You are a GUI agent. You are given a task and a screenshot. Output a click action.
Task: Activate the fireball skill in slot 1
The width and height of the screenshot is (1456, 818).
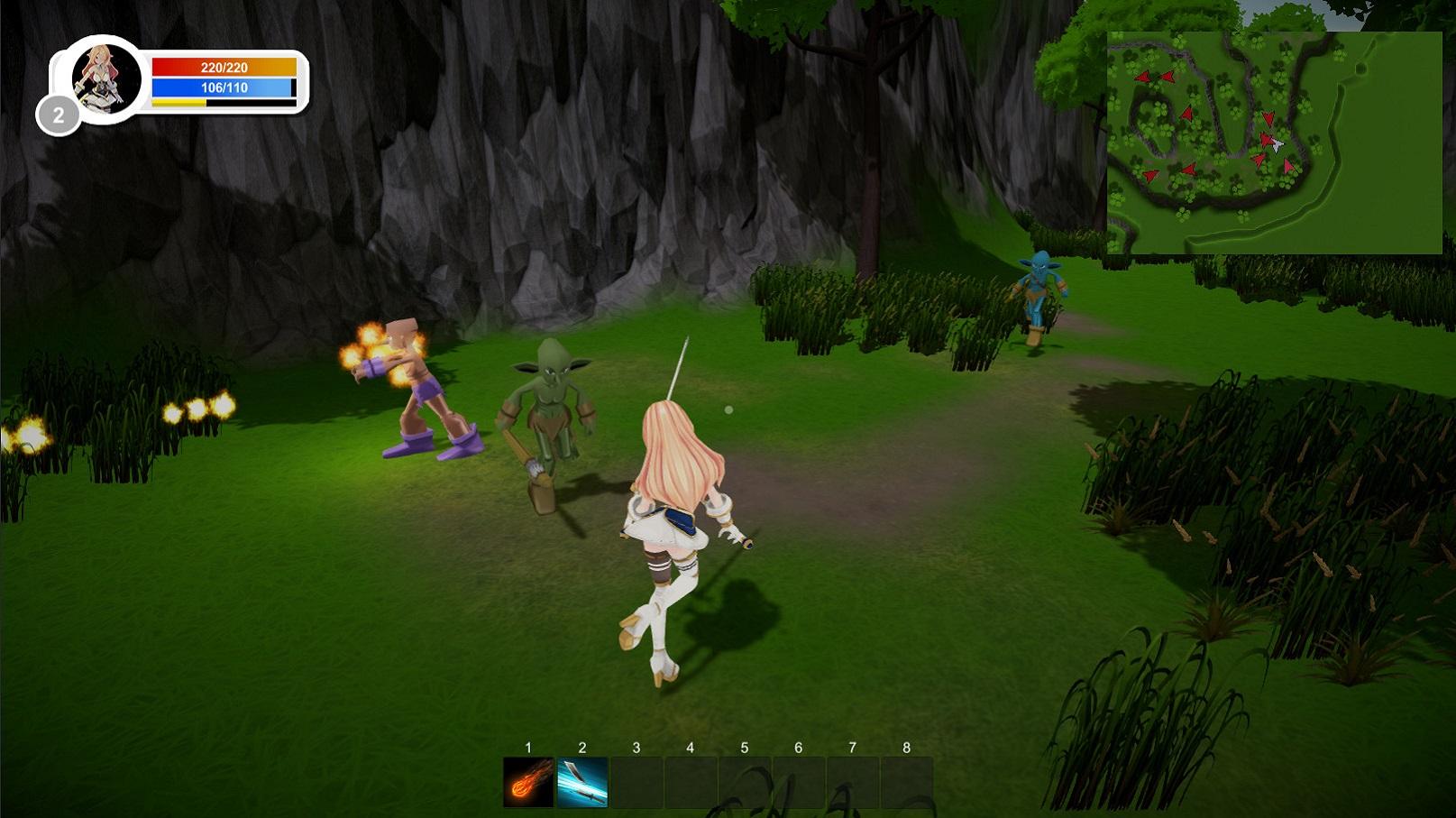pyautogui.click(x=528, y=782)
